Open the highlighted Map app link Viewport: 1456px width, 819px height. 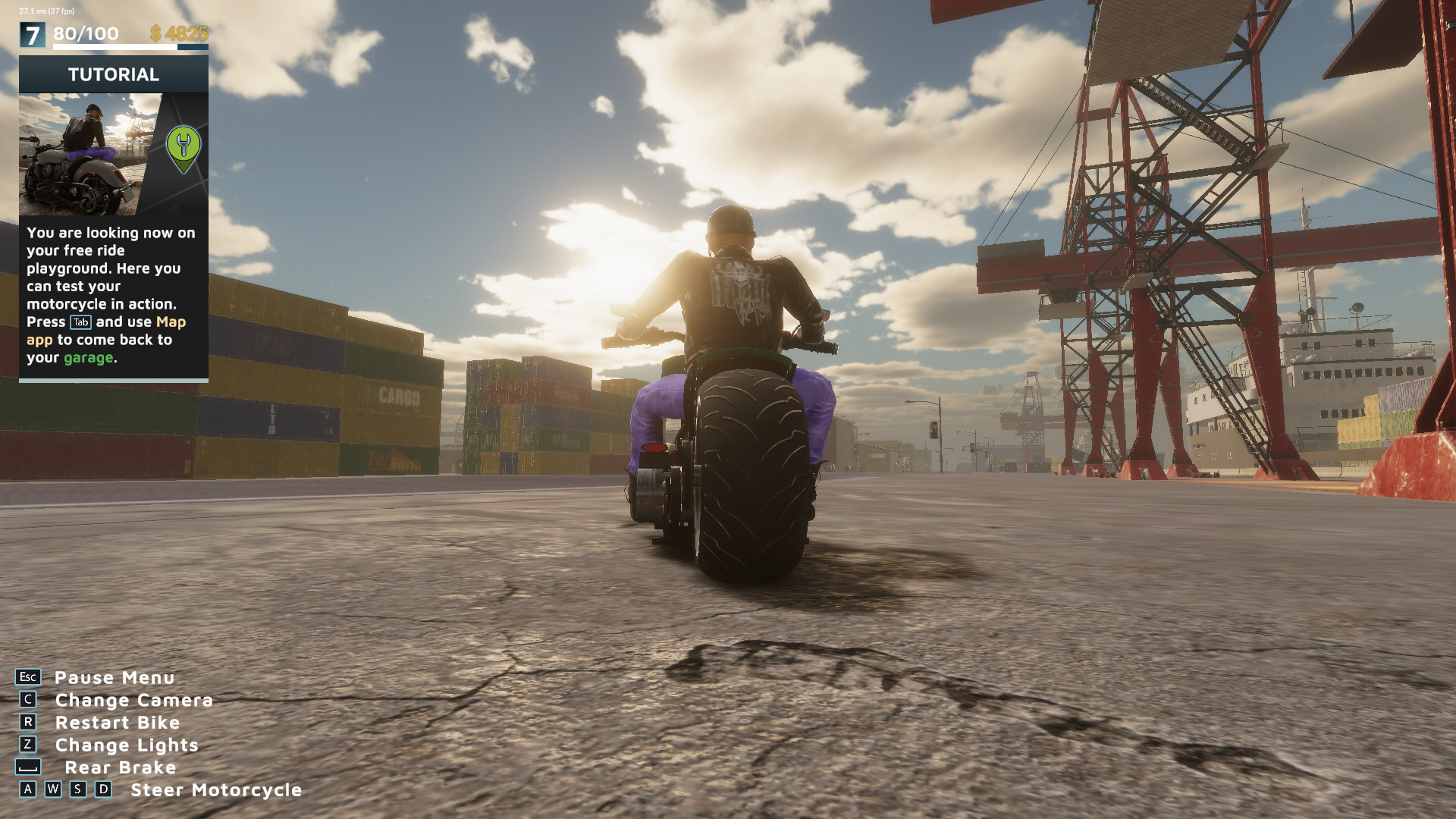coord(170,322)
